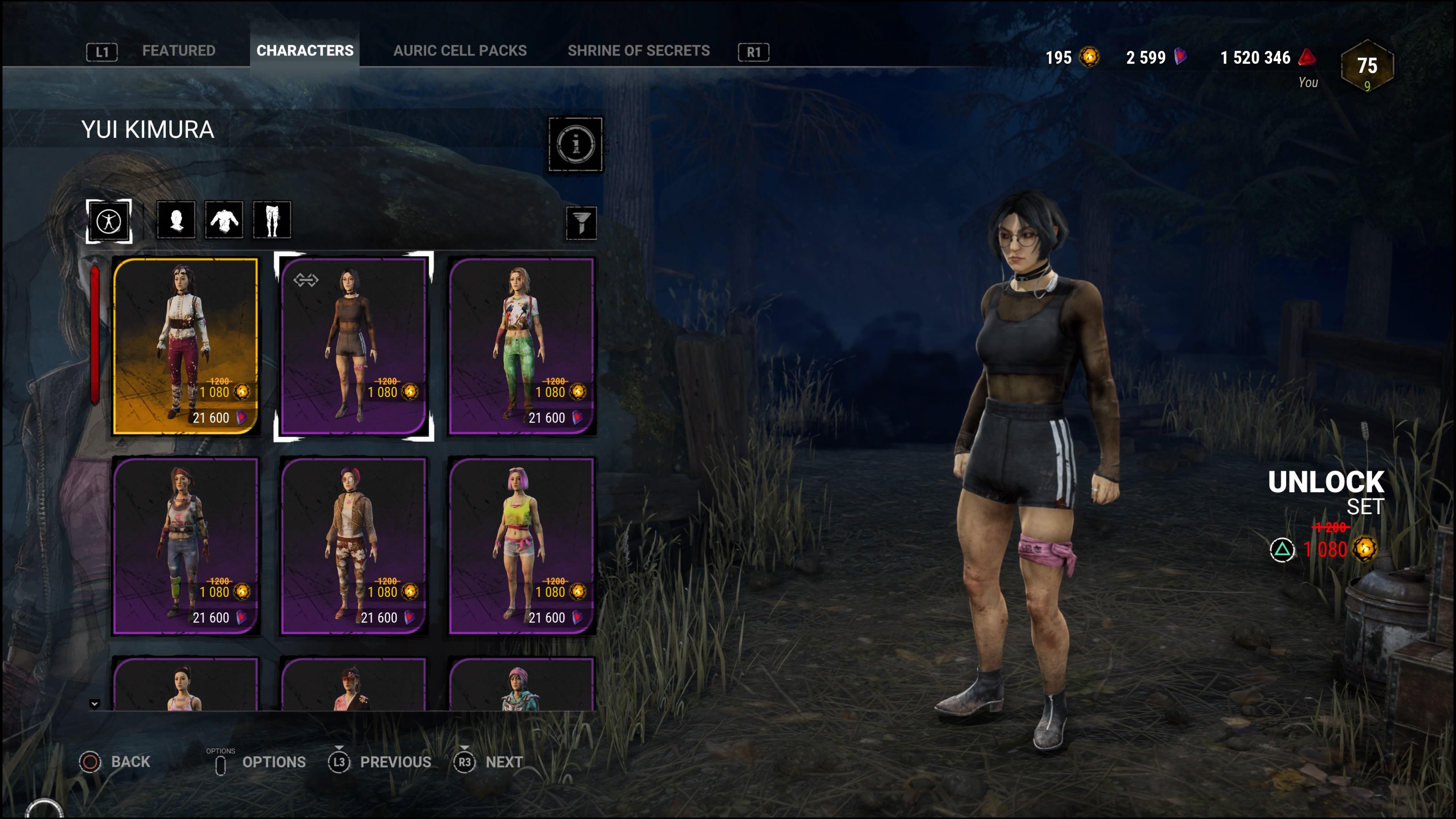1456x819 pixels.
Task: Show full outfit sets category
Action: tap(108, 221)
